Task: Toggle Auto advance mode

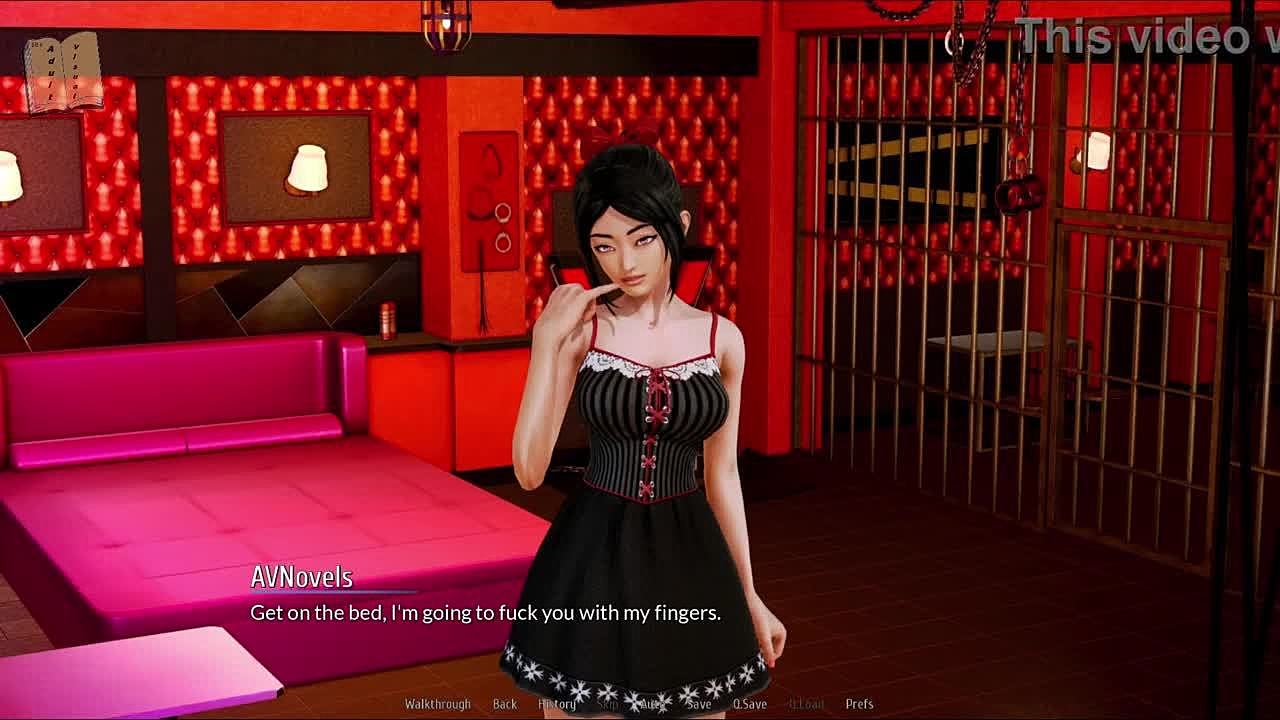Action: coord(652,704)
